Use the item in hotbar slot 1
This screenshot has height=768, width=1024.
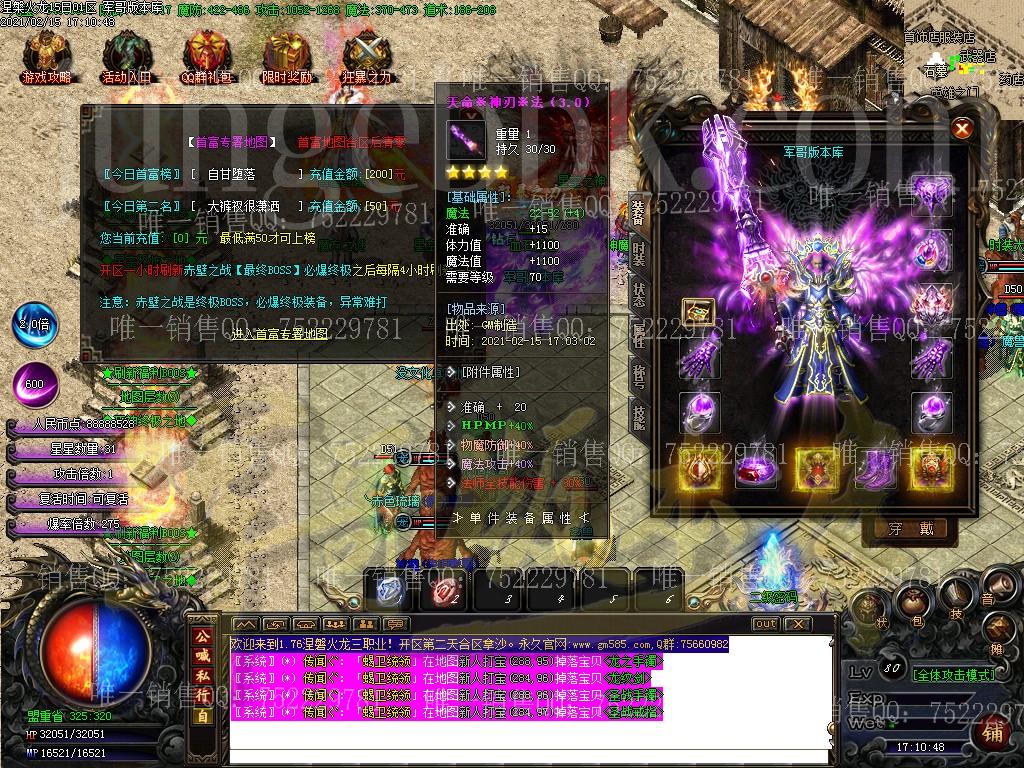391,591
